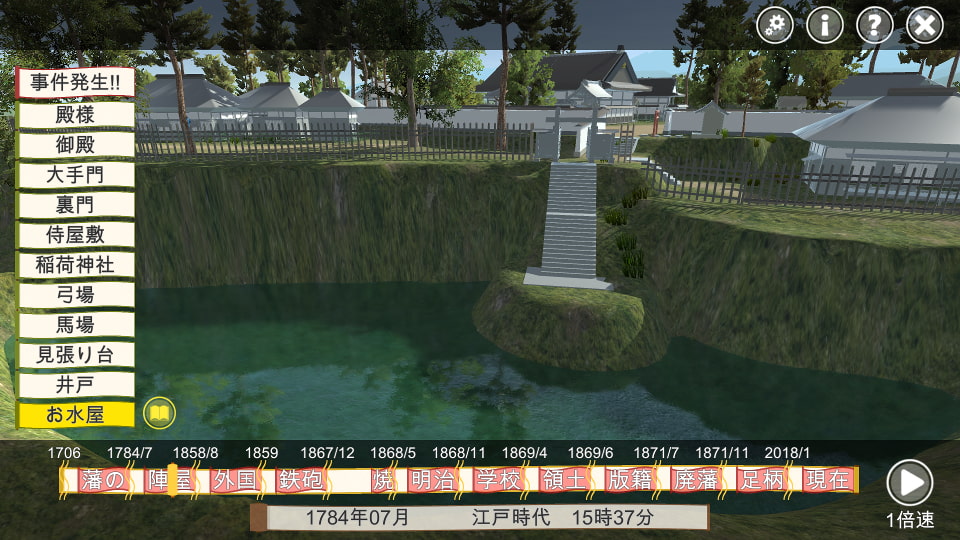Screen dimensions: 960x540
Task: View the 稲荷神社 location
Action: [x=75, y=264]
